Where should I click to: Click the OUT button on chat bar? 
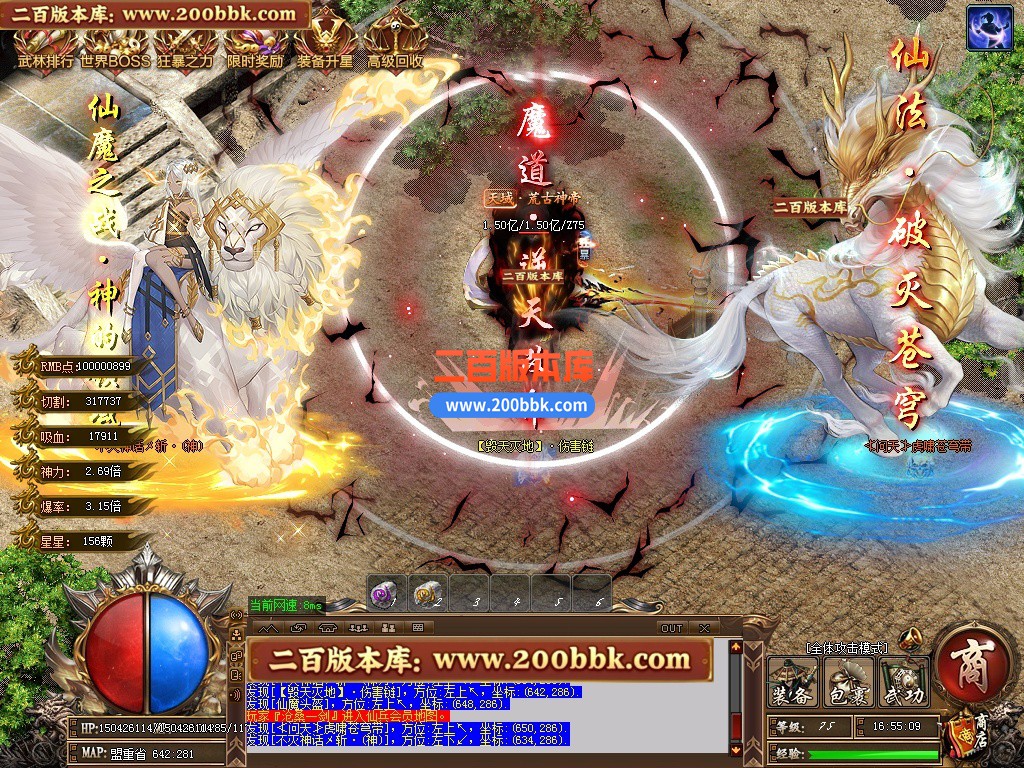point(672,628)
